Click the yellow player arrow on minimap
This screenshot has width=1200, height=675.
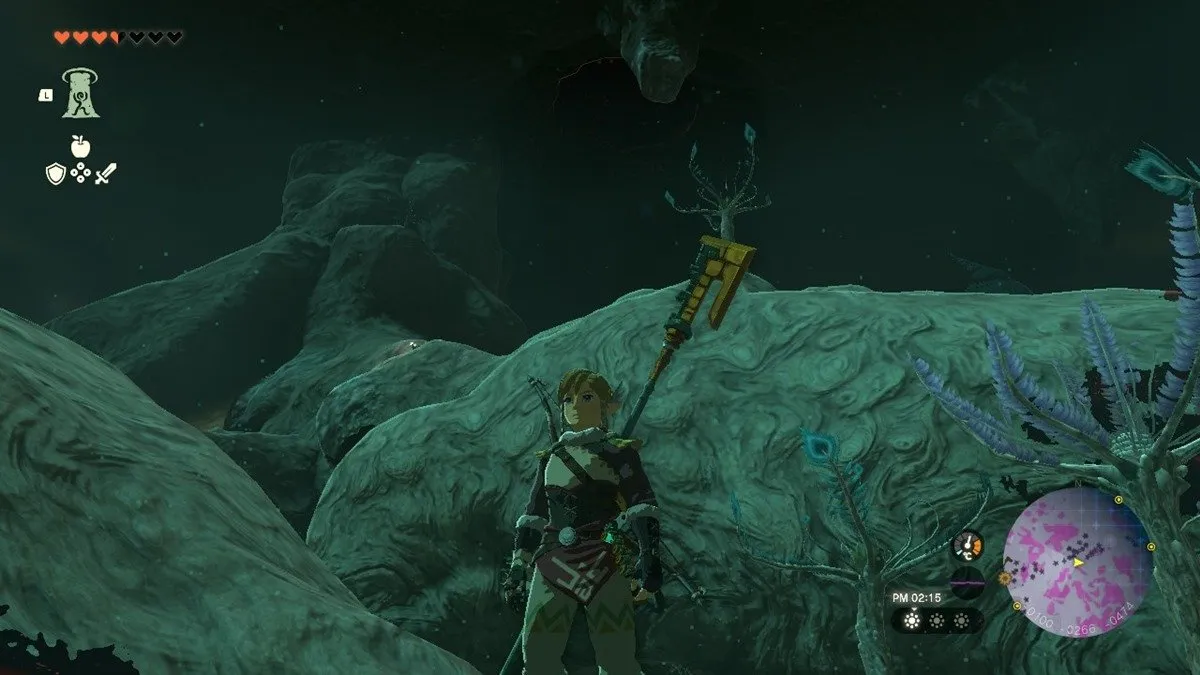point(1079,563)
